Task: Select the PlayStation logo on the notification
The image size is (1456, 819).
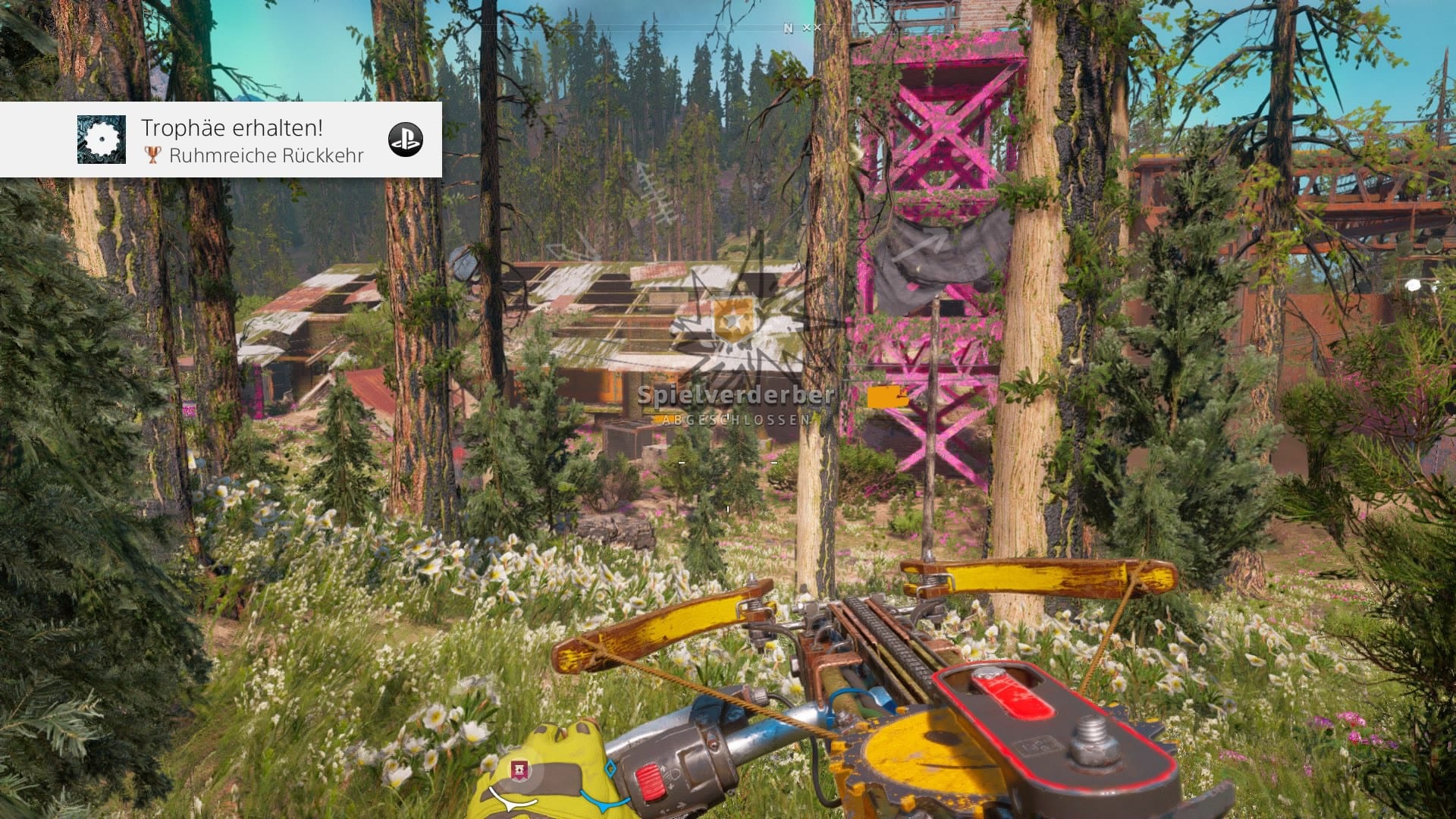Action: 405,140
